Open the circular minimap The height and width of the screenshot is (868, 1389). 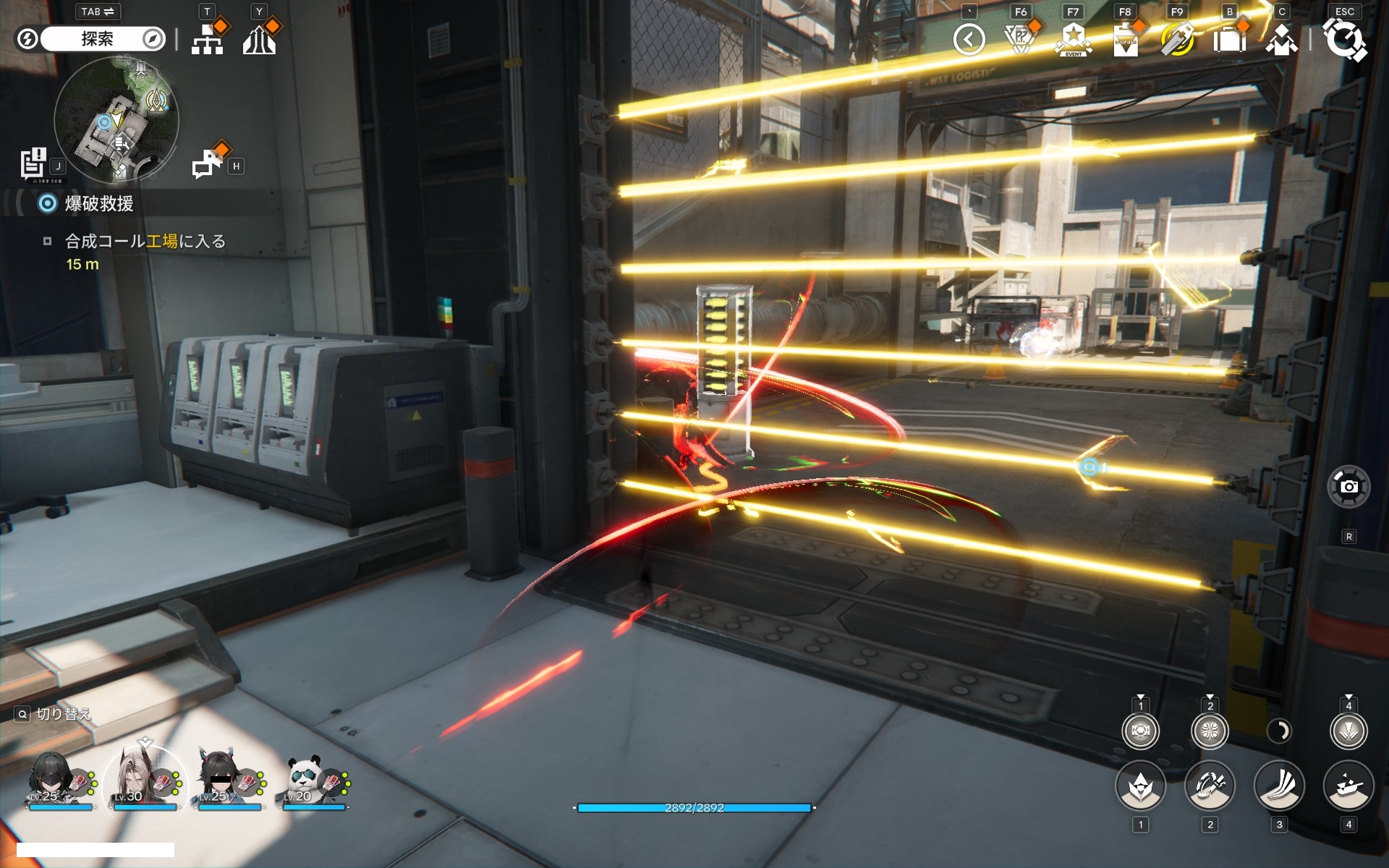(x=116, y=119)
